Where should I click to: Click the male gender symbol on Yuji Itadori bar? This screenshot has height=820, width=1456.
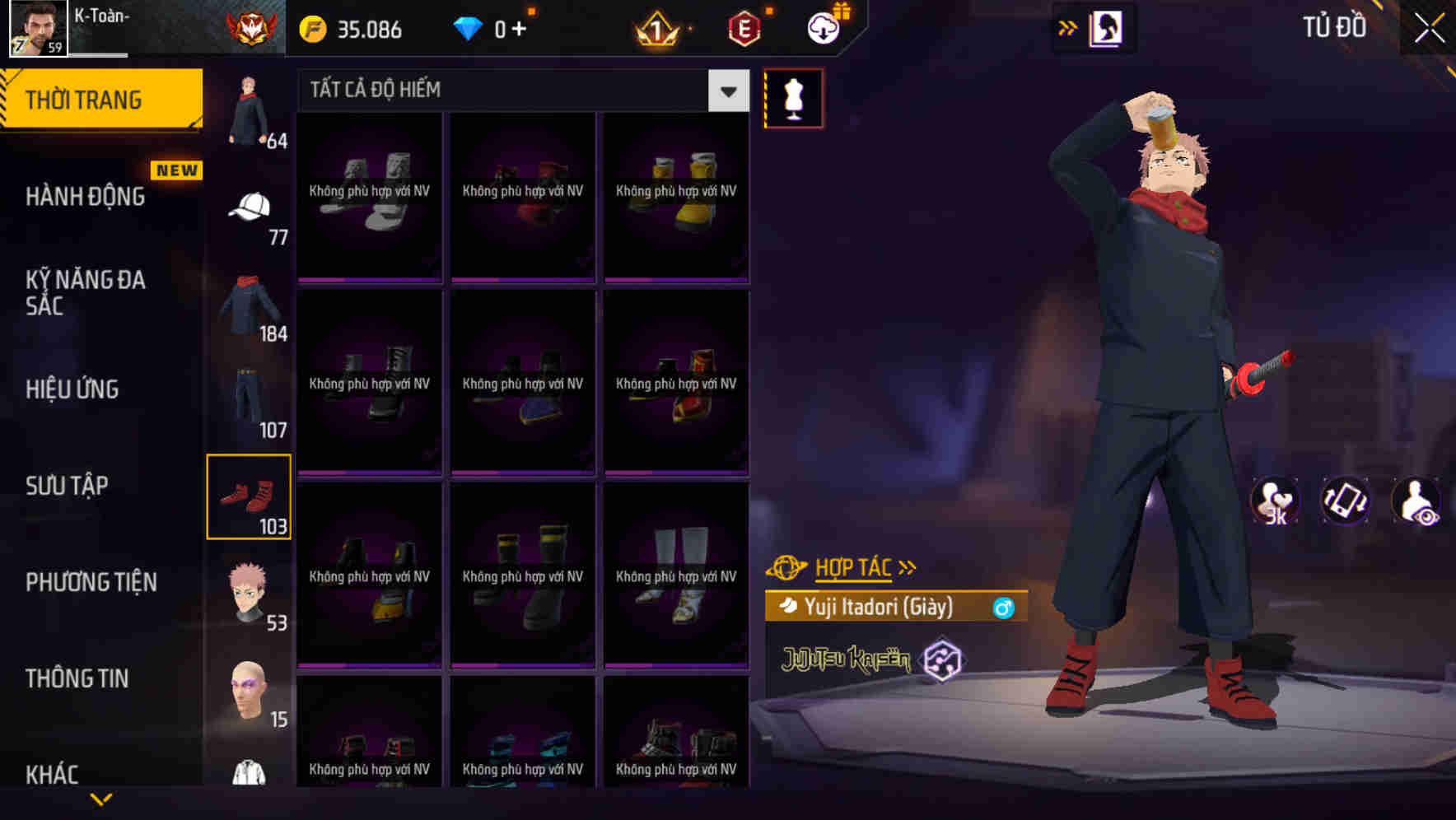coord(1003,608)
